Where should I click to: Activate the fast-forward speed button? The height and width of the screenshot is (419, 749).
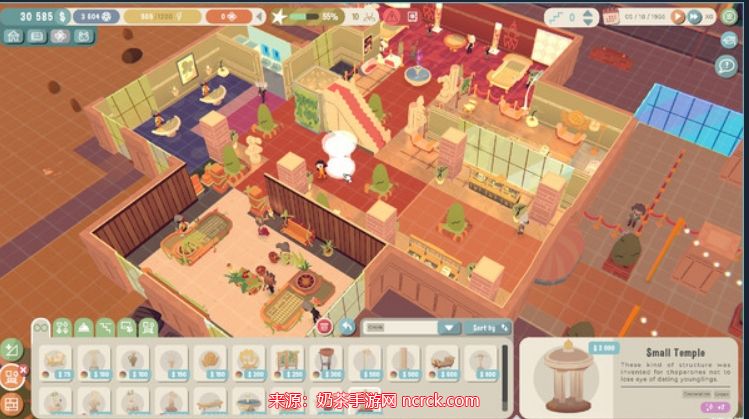coord(692,17)
